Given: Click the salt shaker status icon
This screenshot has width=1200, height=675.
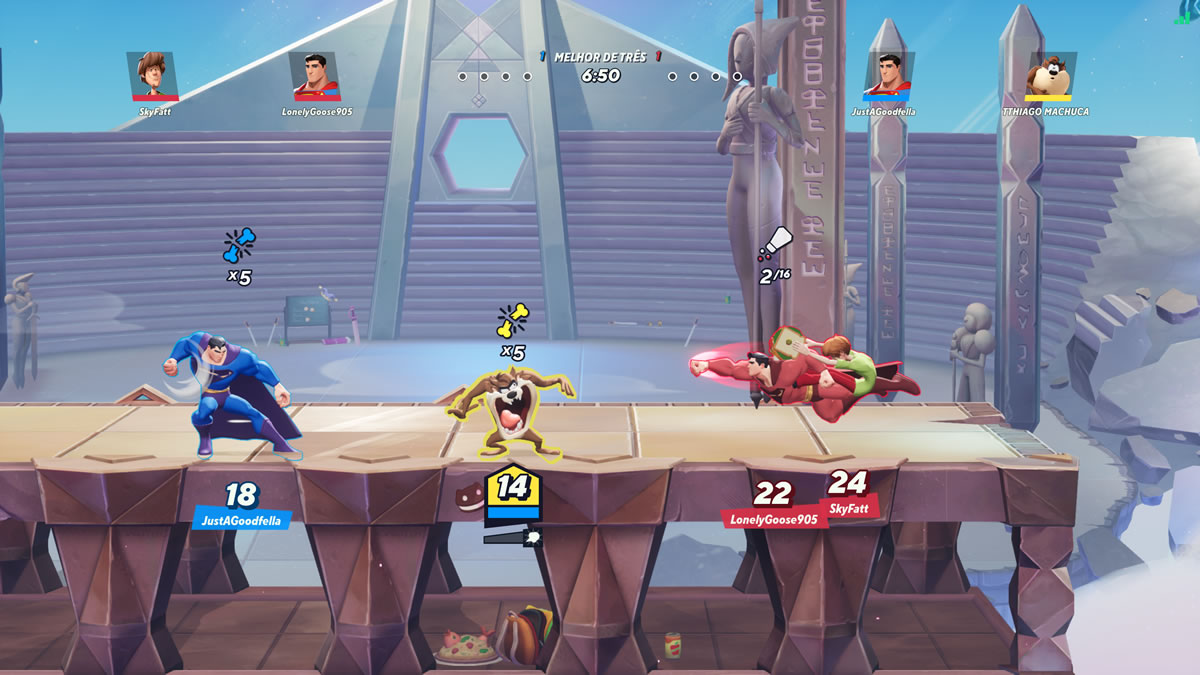Looking at the screenshot, I should click(776, 243).
